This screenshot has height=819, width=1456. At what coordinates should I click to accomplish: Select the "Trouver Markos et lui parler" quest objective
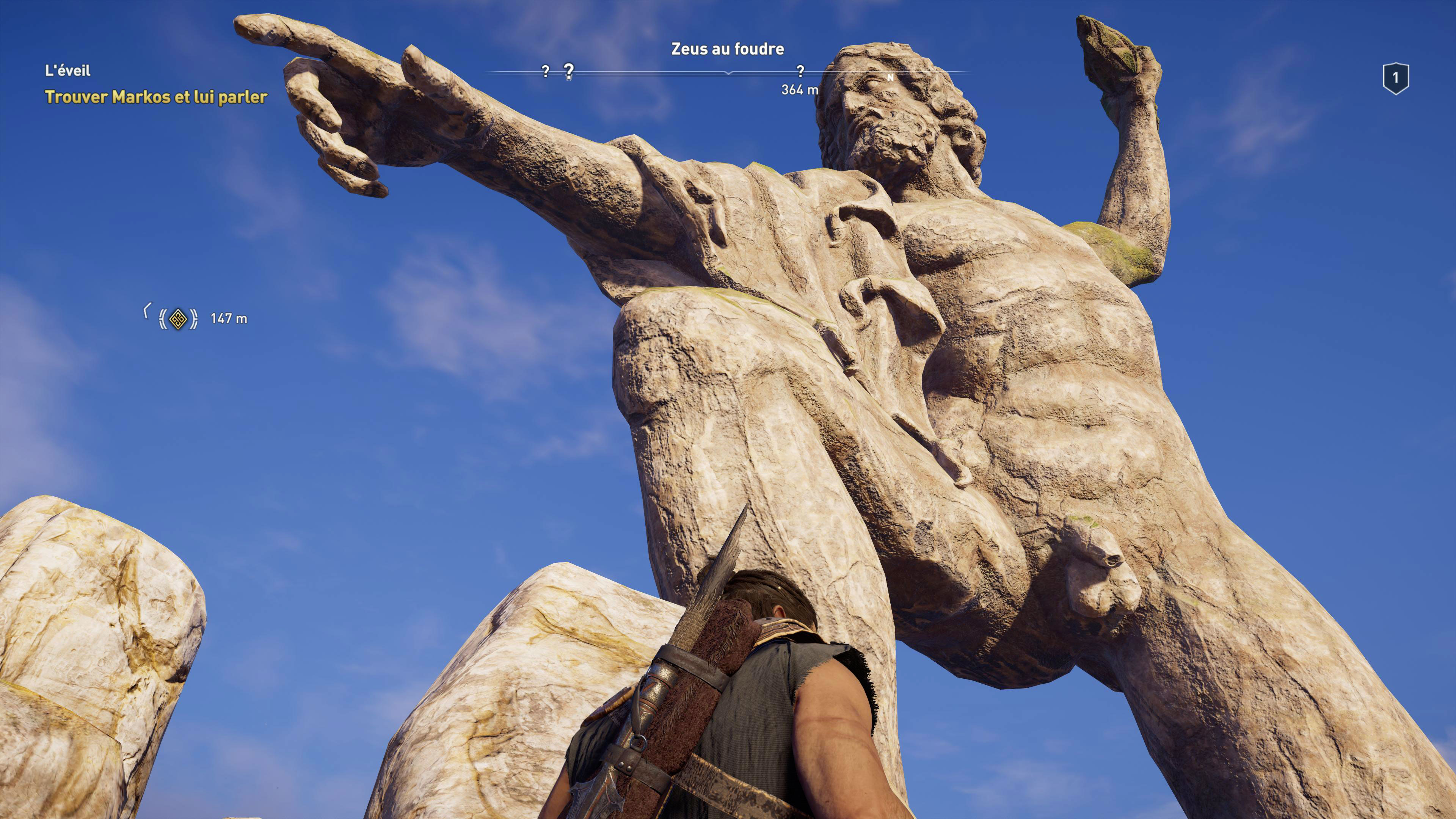tap(156, 97)
